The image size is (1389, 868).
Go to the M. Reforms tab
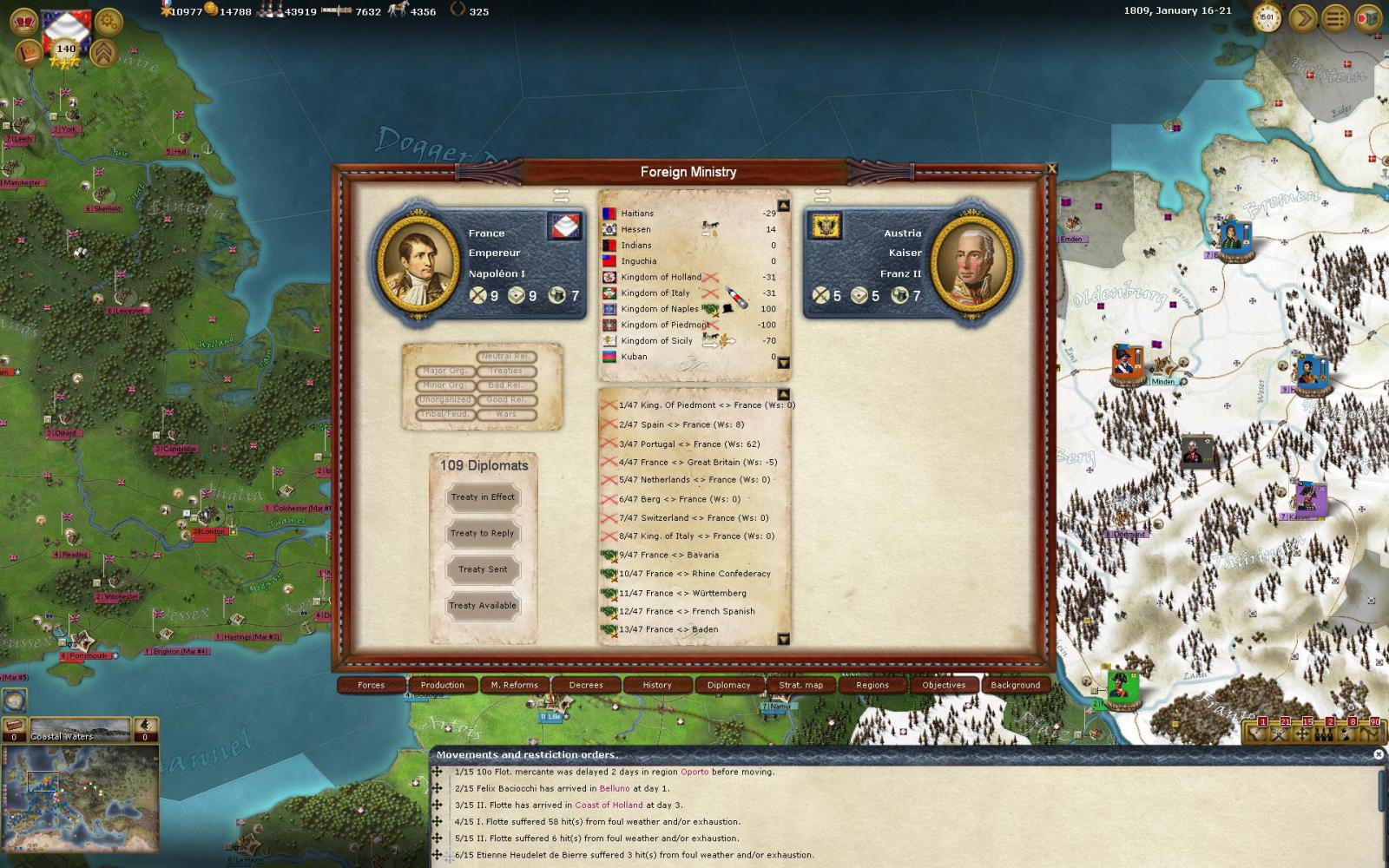point(514,685)
